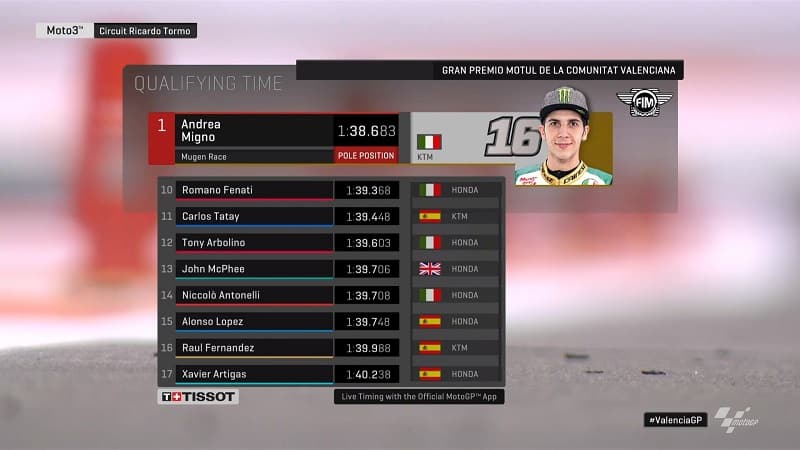Click Andrea Migno's rider portrait

(562, 138)
